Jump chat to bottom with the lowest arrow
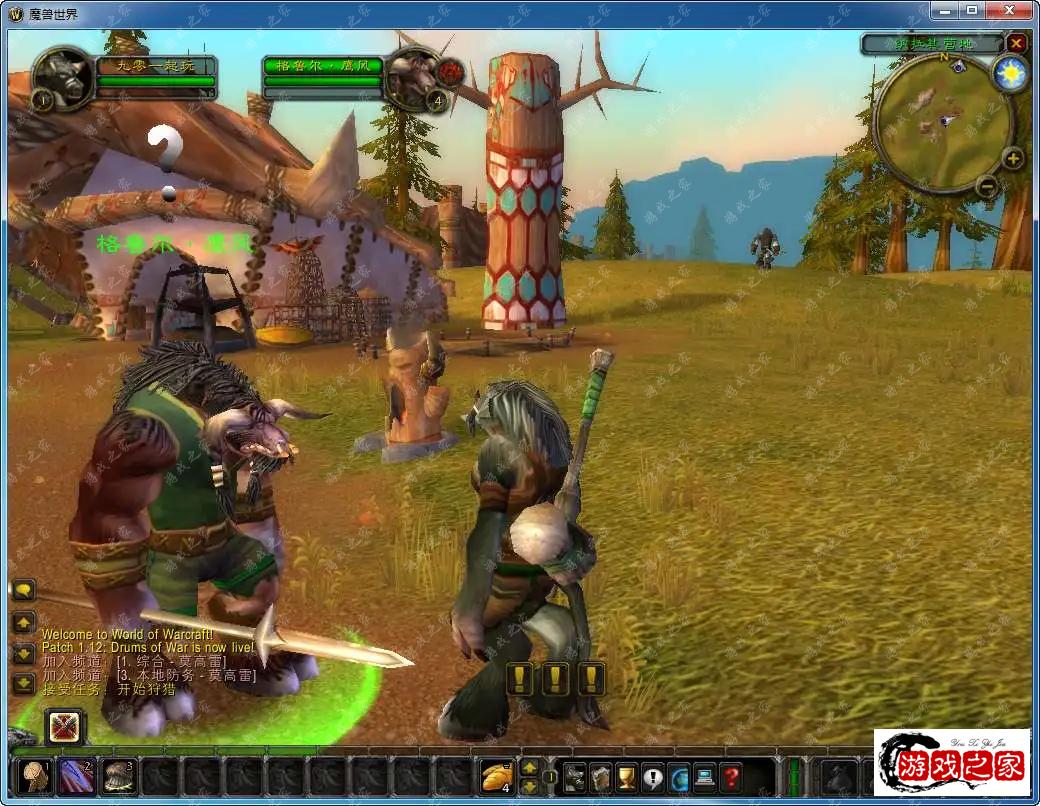Screen dimensions: 1040x806 click(x=23, y=684)
